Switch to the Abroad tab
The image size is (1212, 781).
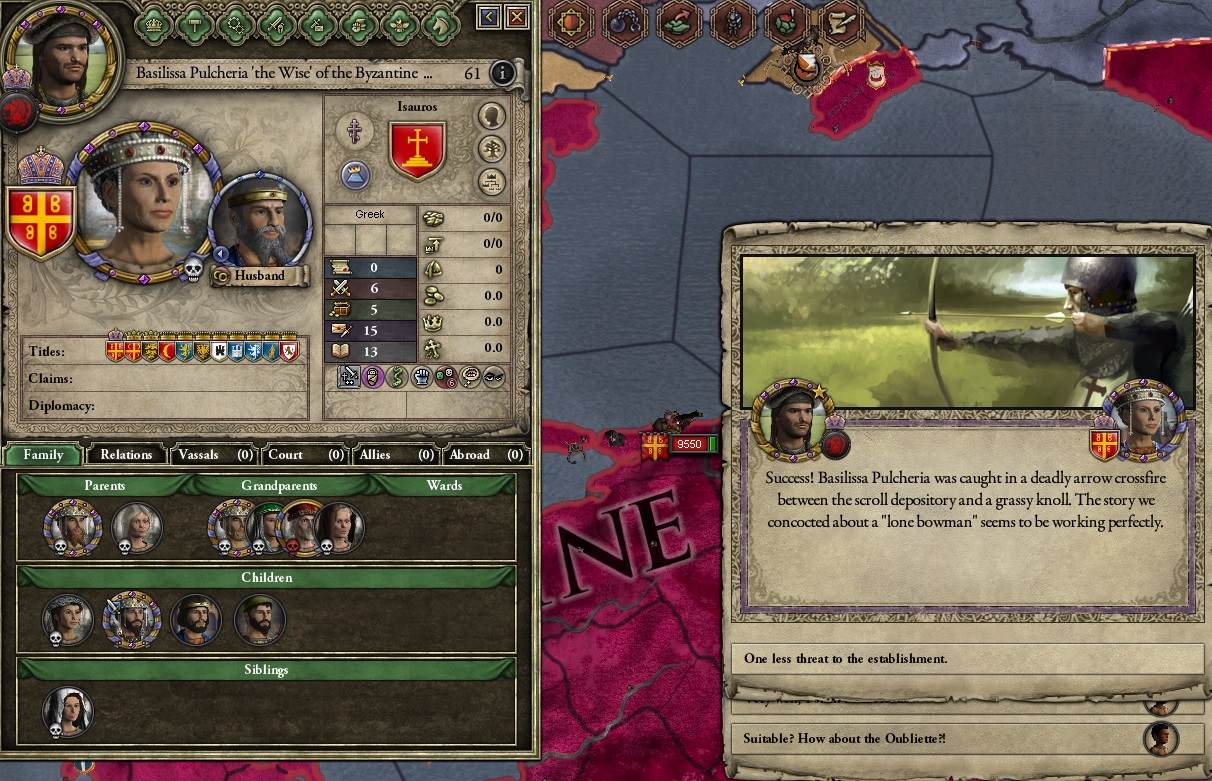tap(485, 454)
